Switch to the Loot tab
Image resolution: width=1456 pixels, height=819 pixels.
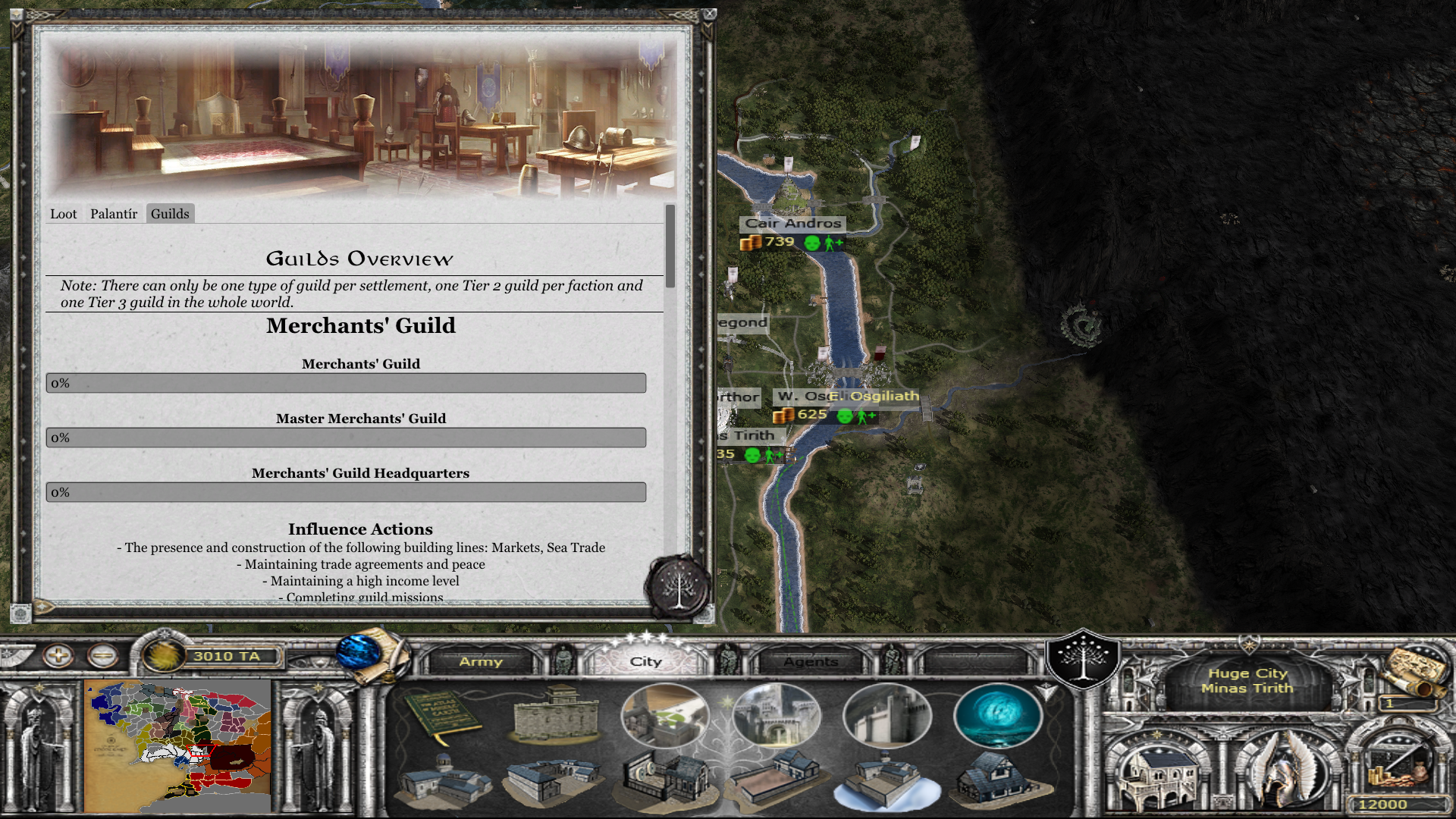coord(63,214)
